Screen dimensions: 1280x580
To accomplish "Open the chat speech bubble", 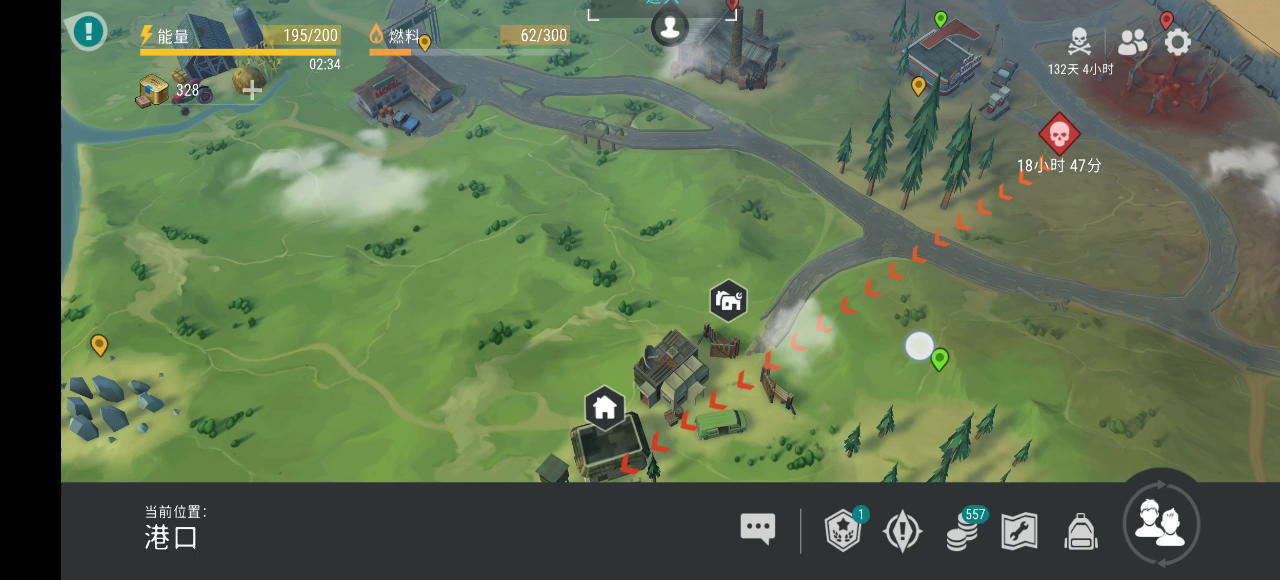I will 758,529.
